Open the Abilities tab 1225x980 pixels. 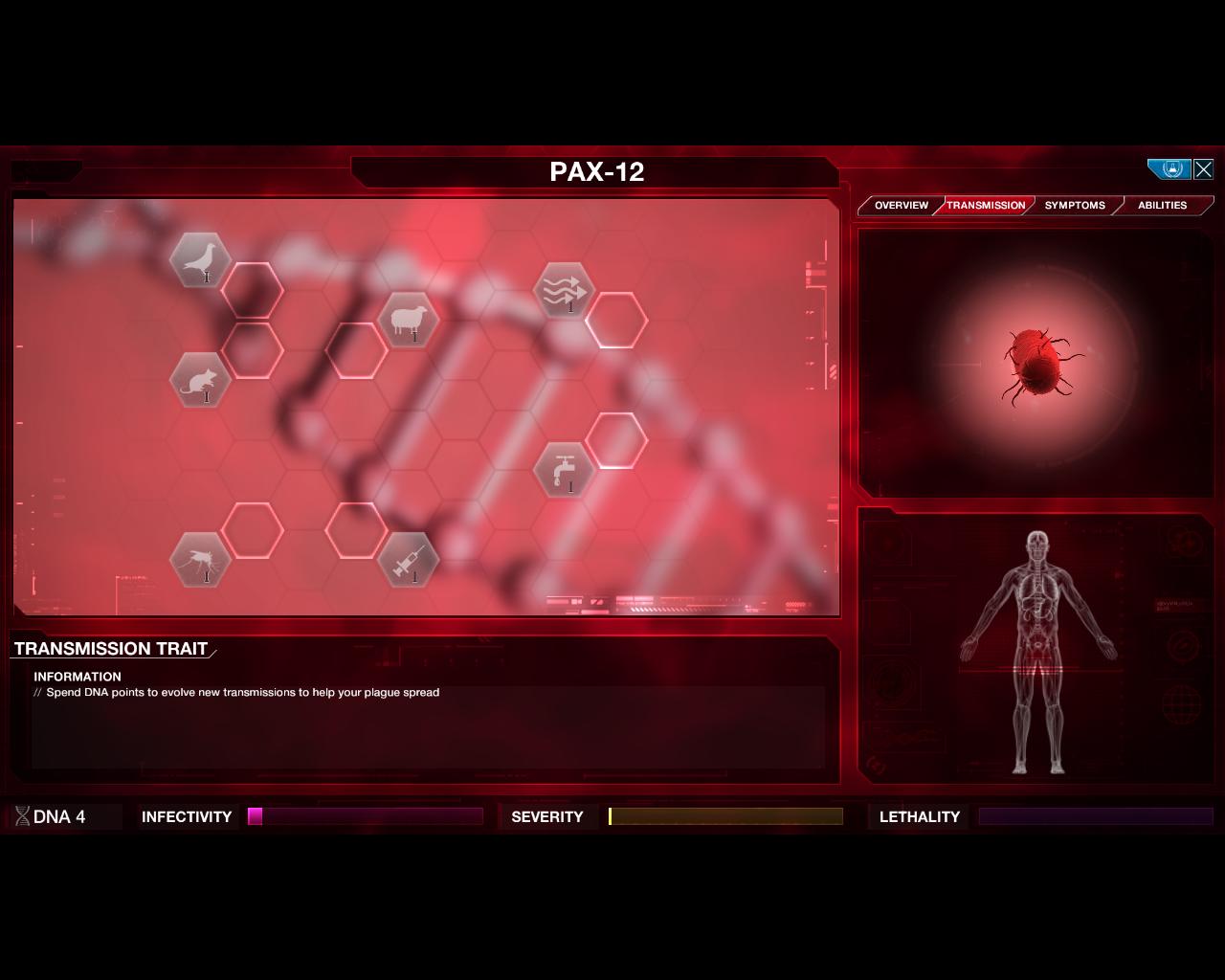[x=1161, y=205]
